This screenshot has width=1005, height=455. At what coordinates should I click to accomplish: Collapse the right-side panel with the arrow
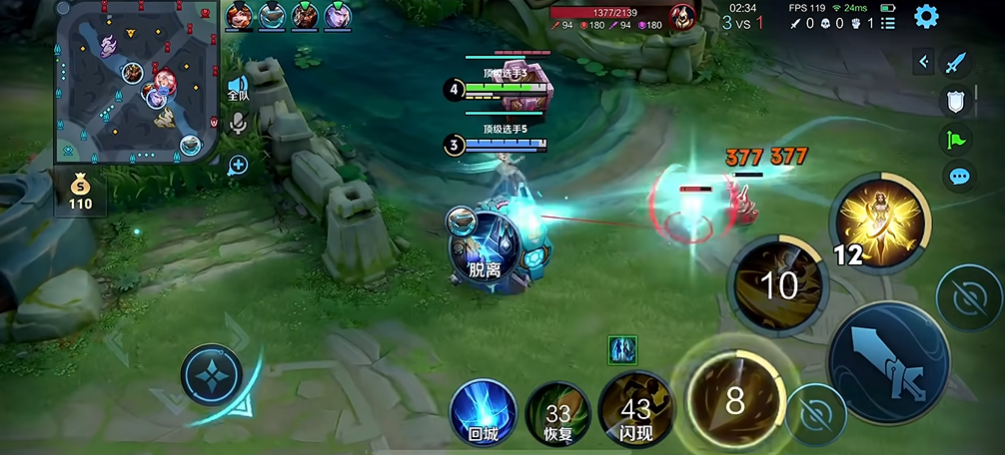pyautogui.click(x=924, y=62)
